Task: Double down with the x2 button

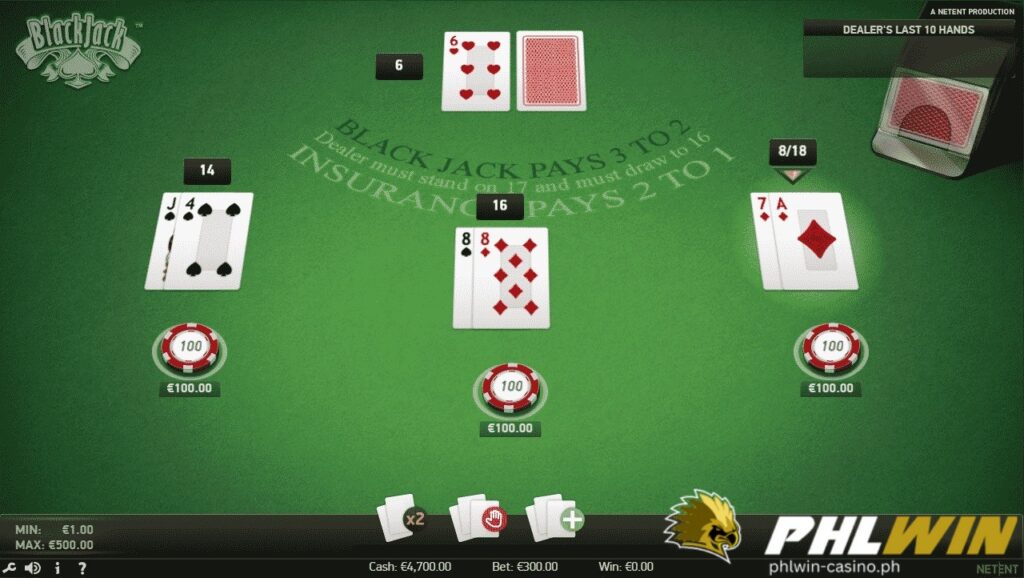Action: (401, 518)
